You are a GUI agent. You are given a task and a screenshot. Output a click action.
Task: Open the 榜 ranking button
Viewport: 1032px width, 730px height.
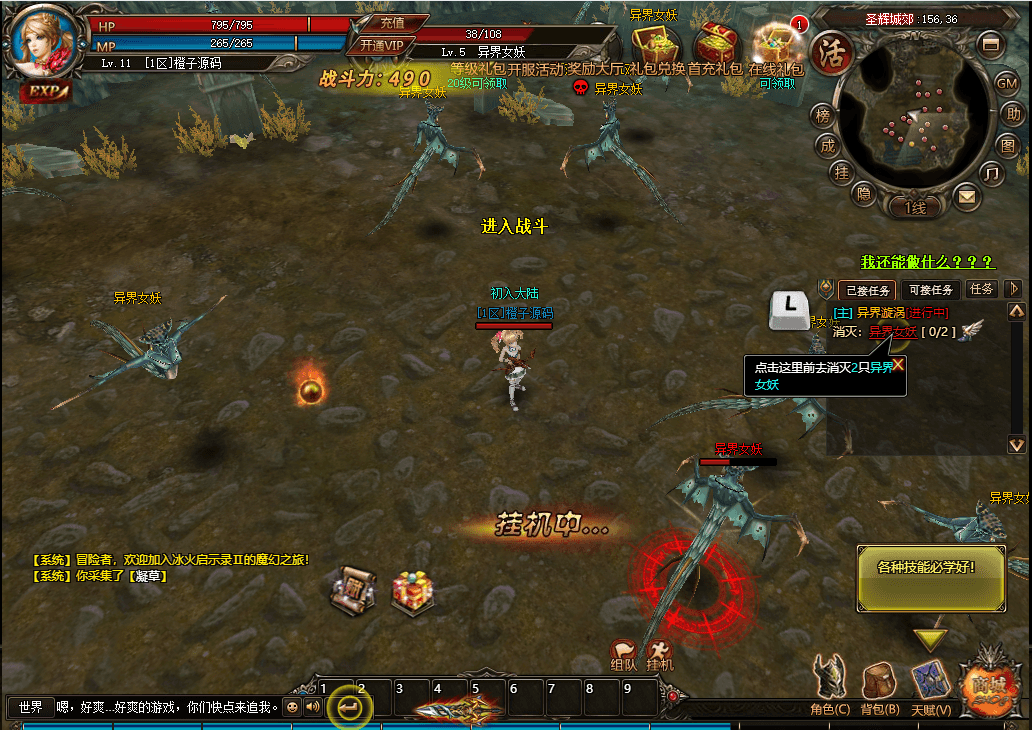[x=823, y=115]
